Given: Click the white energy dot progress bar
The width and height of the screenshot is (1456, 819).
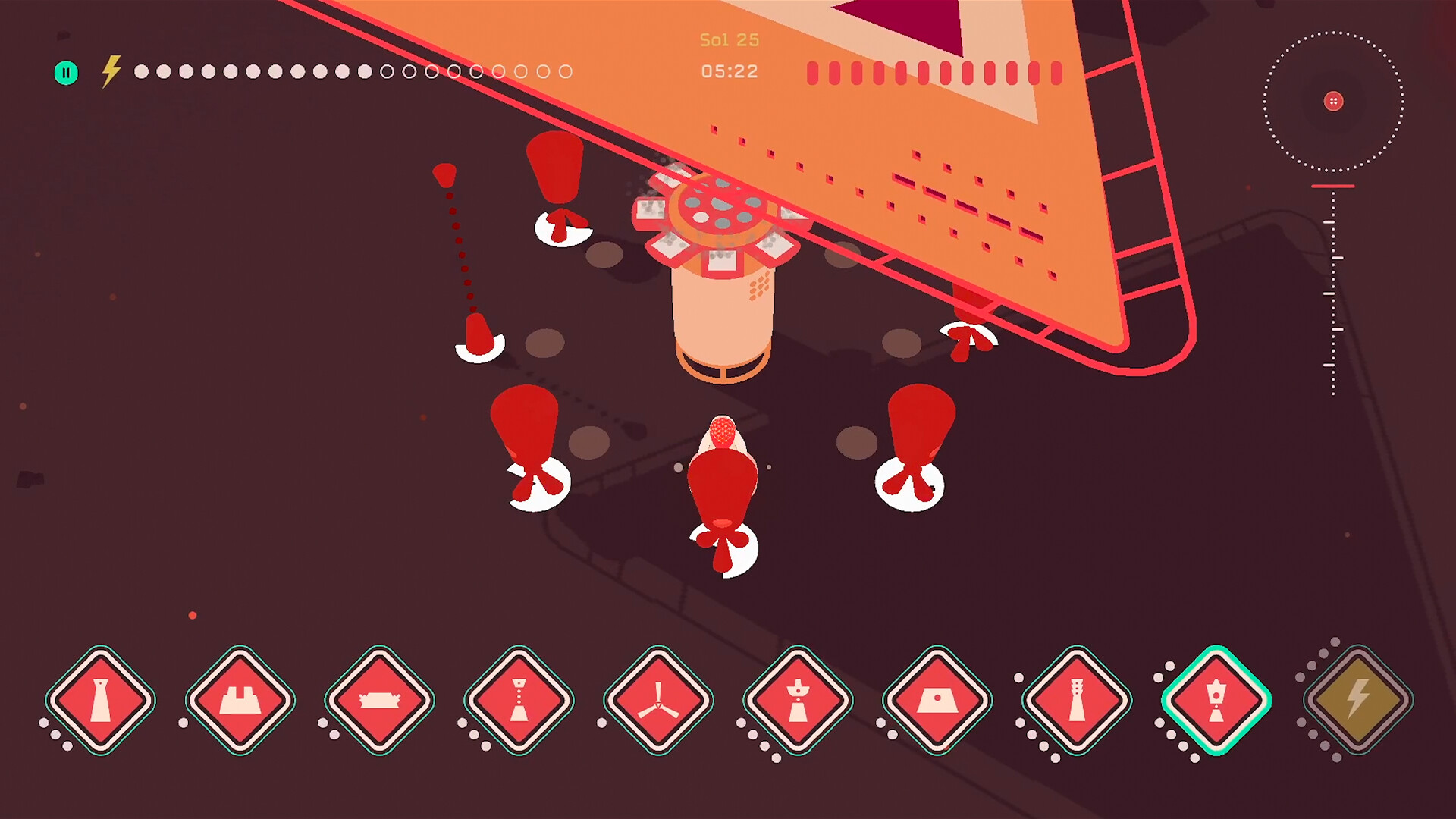Looking at the screenshot, I should click(x=353, y=72).
